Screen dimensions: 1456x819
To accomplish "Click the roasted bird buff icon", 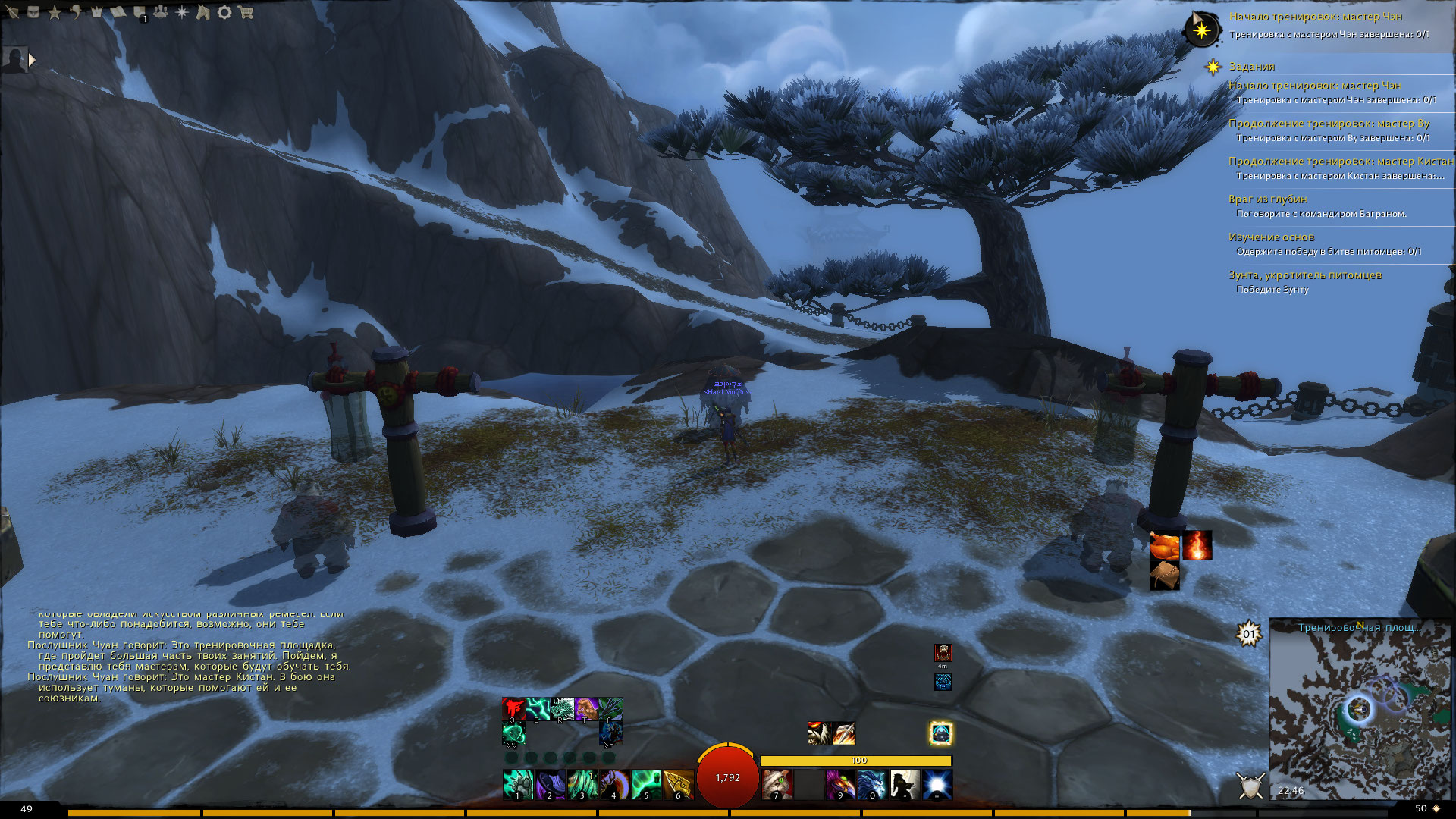I will click(1165, 545).
